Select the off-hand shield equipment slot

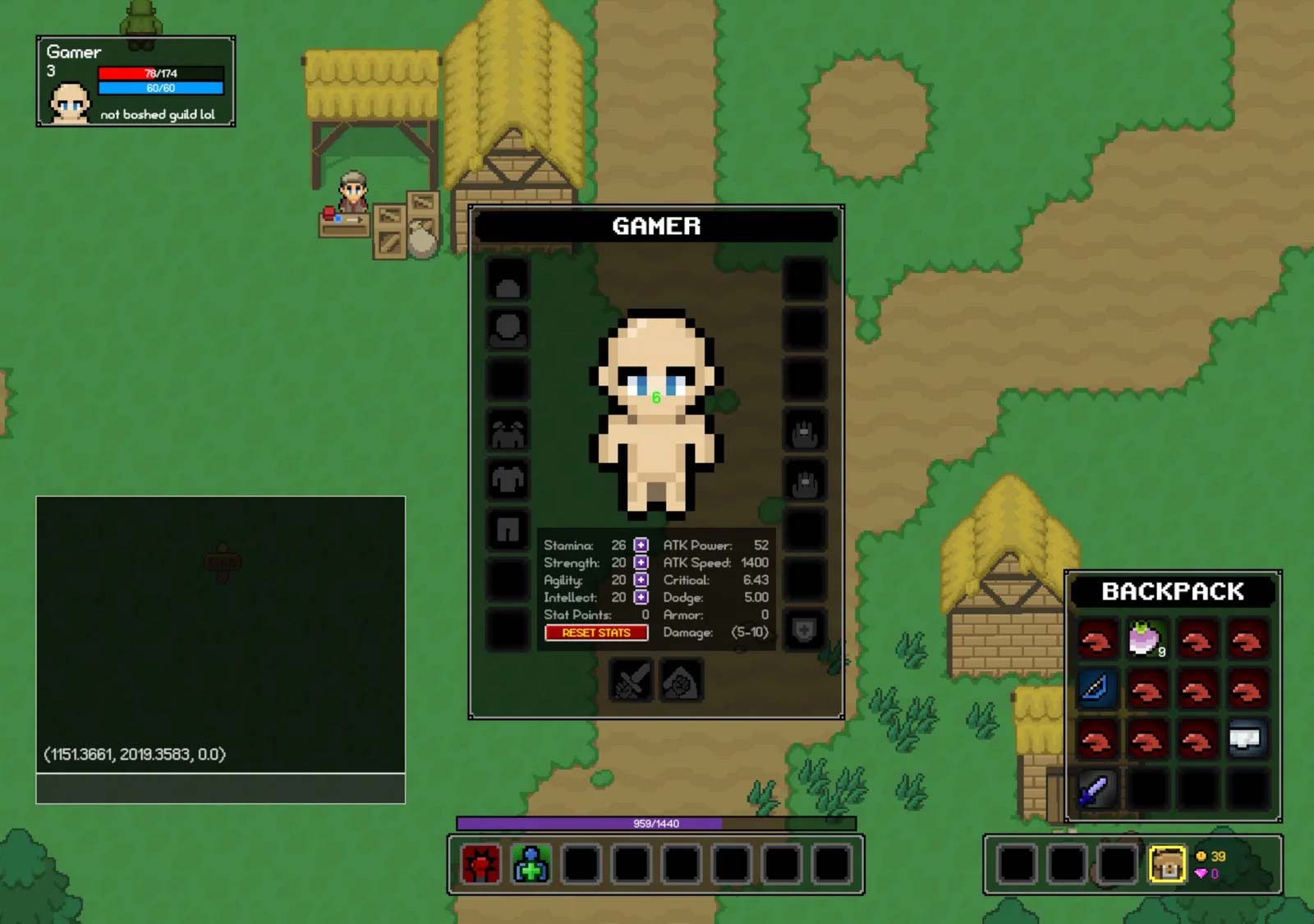681,680
